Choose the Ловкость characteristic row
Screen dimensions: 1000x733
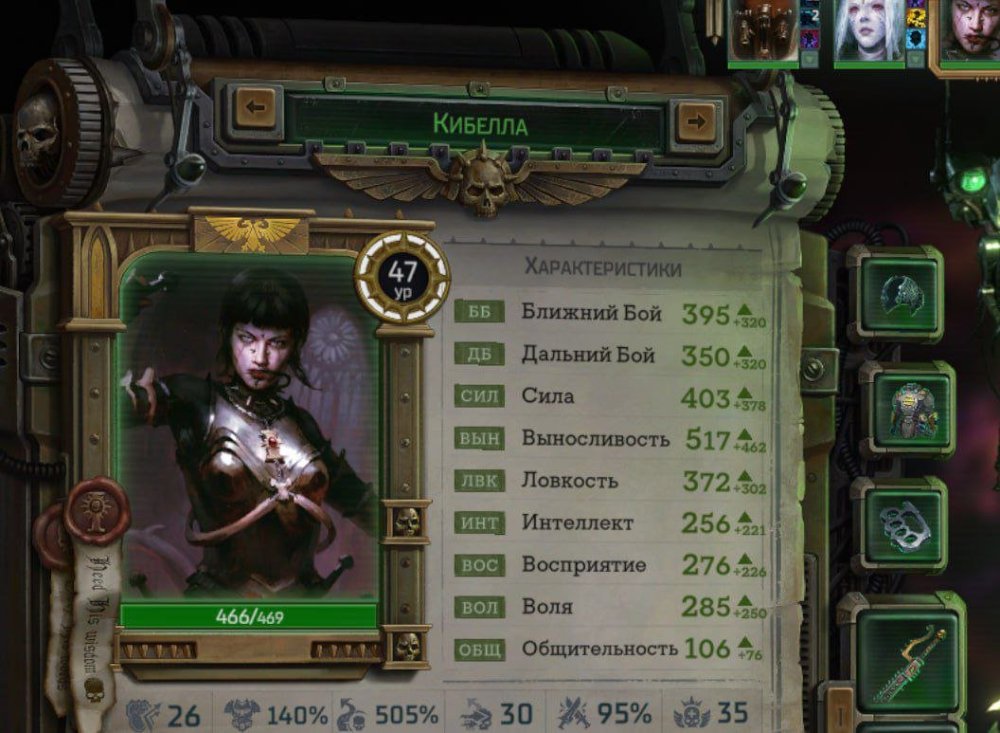pos(610,481)
